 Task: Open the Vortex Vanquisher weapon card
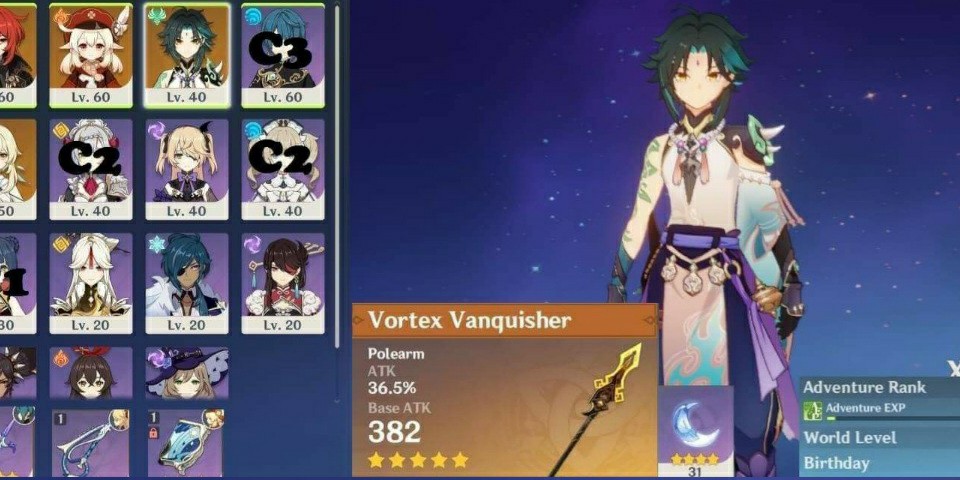(x=504, y=390)
